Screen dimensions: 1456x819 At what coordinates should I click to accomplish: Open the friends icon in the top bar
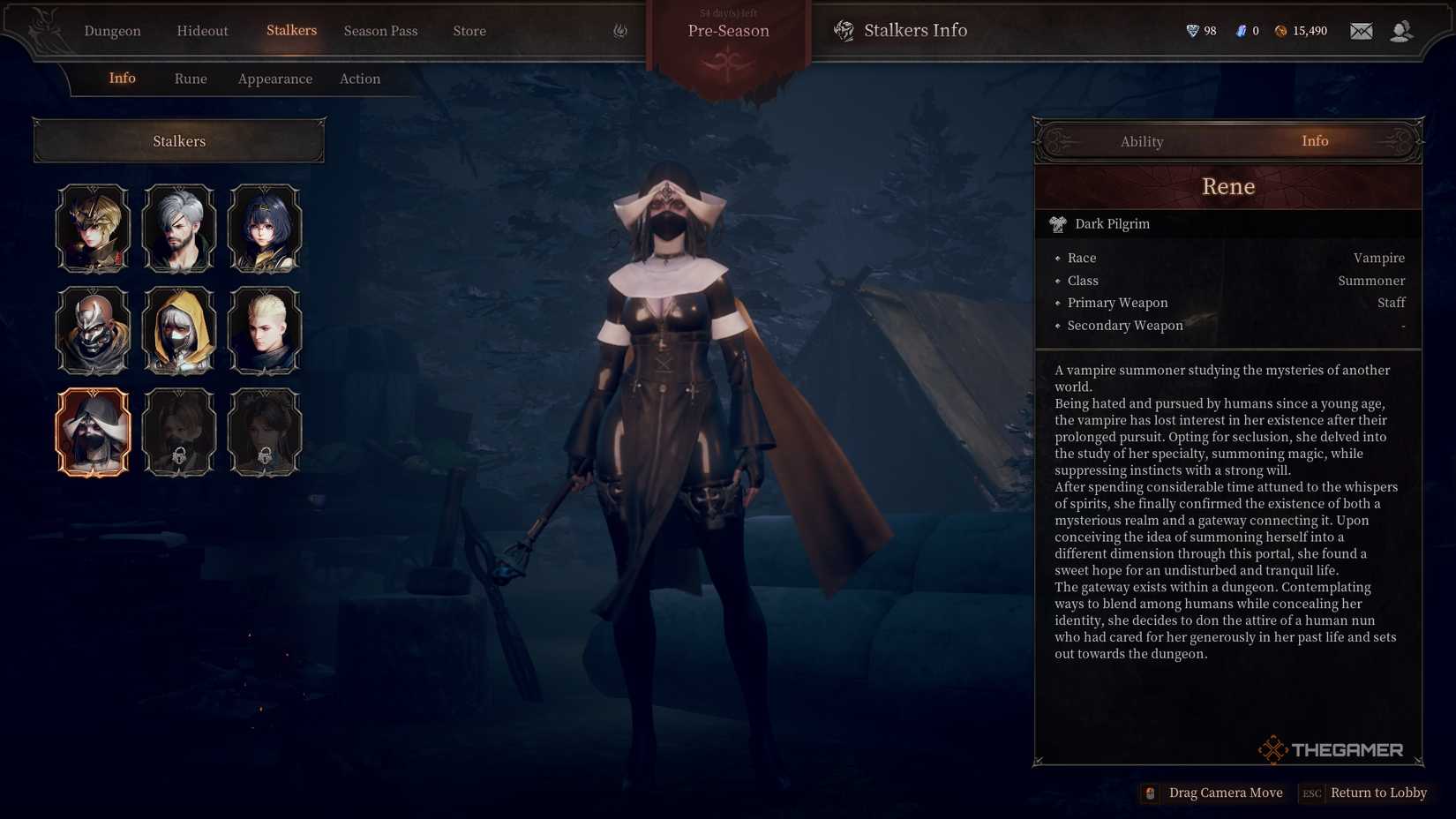click(1402, 30)
